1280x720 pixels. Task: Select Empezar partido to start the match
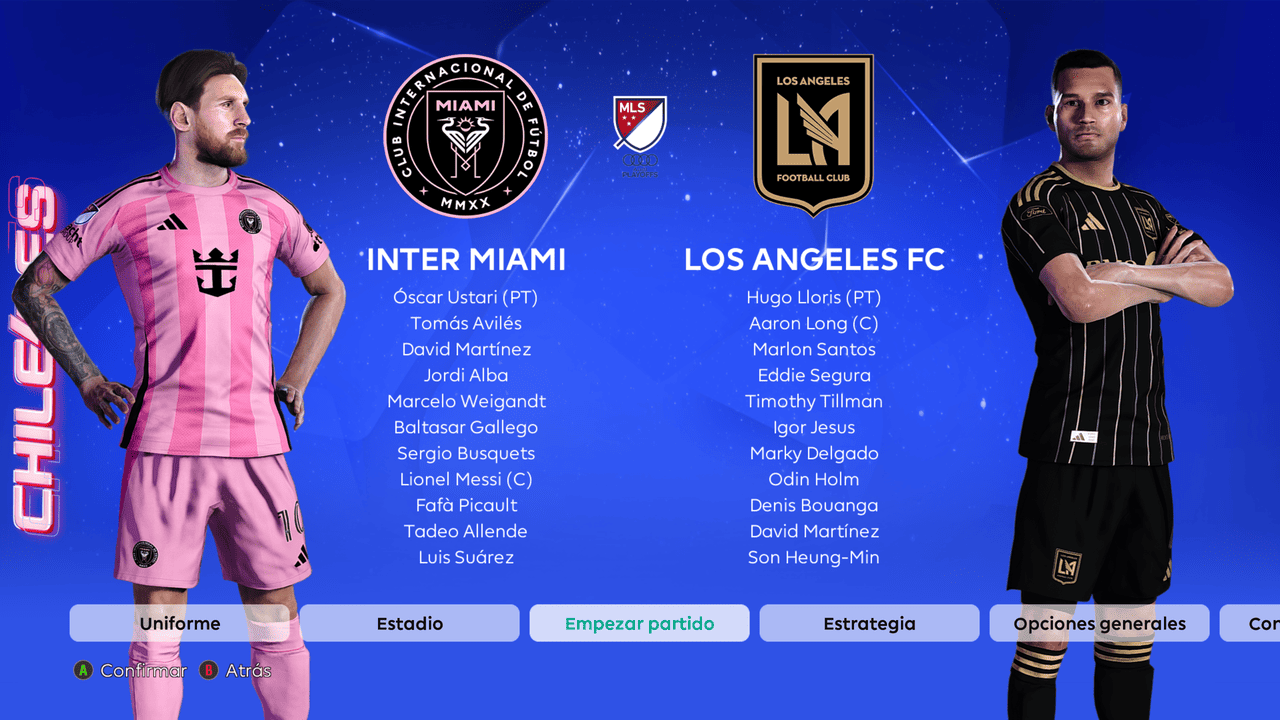(x=639, y=623)
